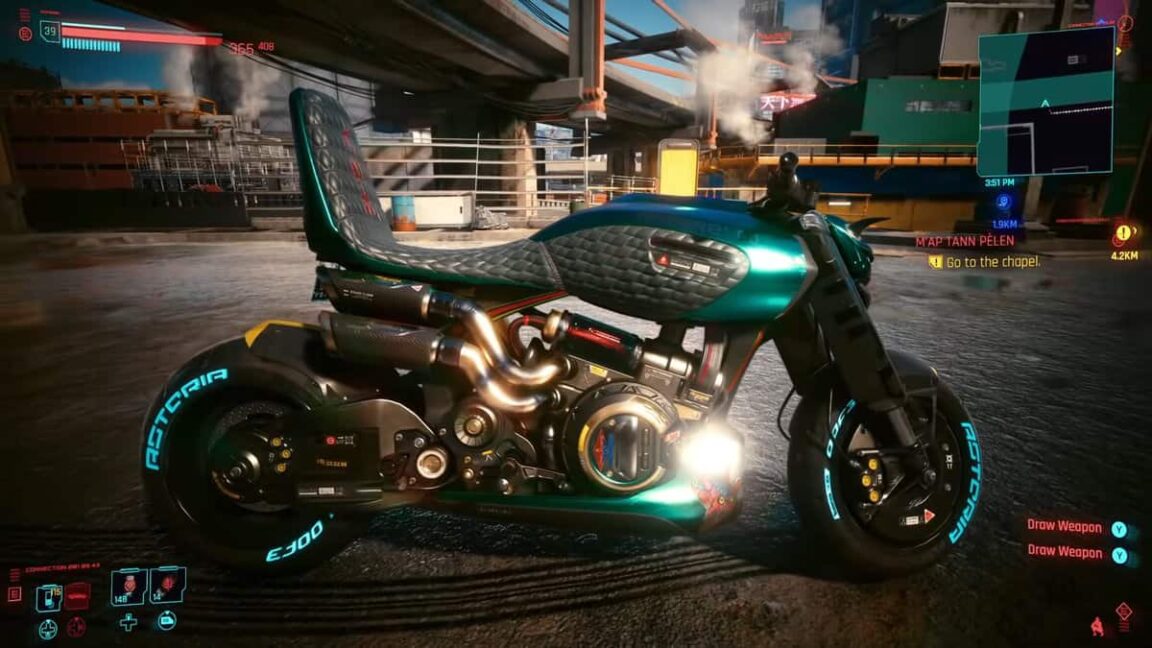Select the health inhaler slot showing 148
Screen dimensions: 1152x648
tap(129, 587)
